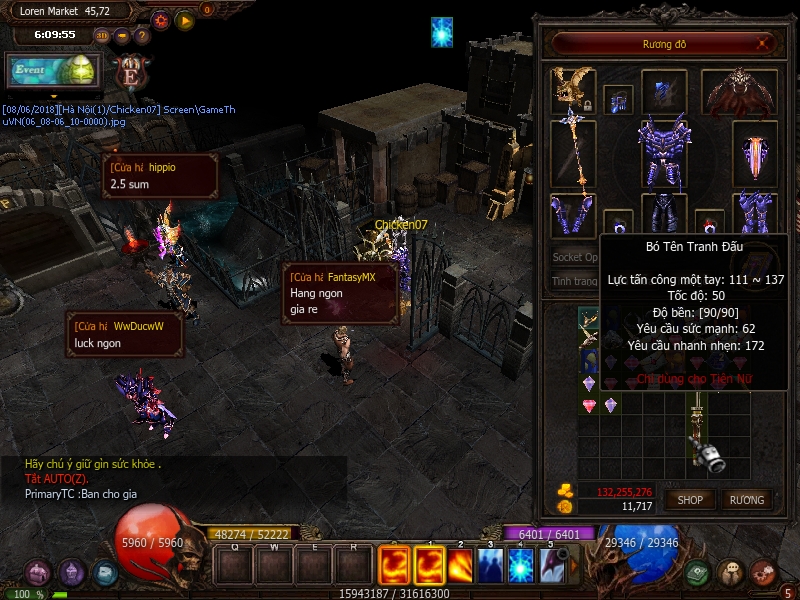Viewport: 800px width, 600px height.
Task: Click the golden pet equipment slot
Action: (573, 88)
